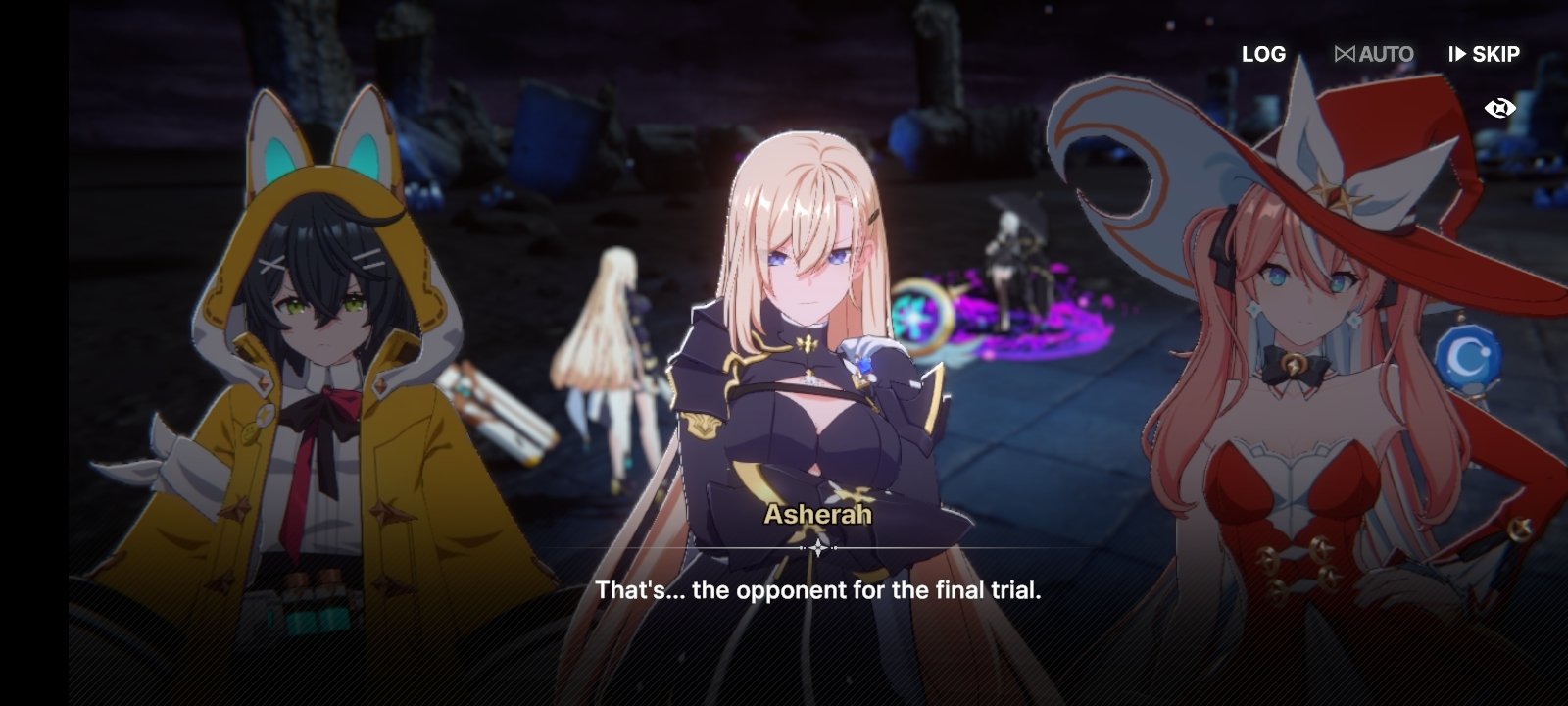Toggle AUTO dialogue playback
The image size is (1568, 706).
click(1374, 55)
